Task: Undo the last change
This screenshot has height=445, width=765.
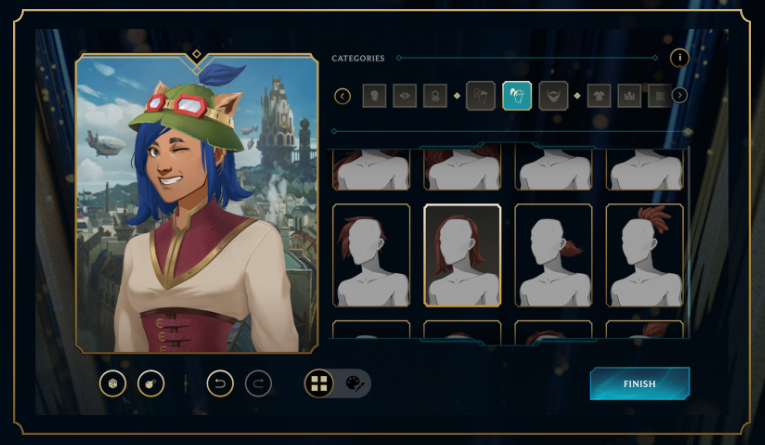Action: [220, 383]
